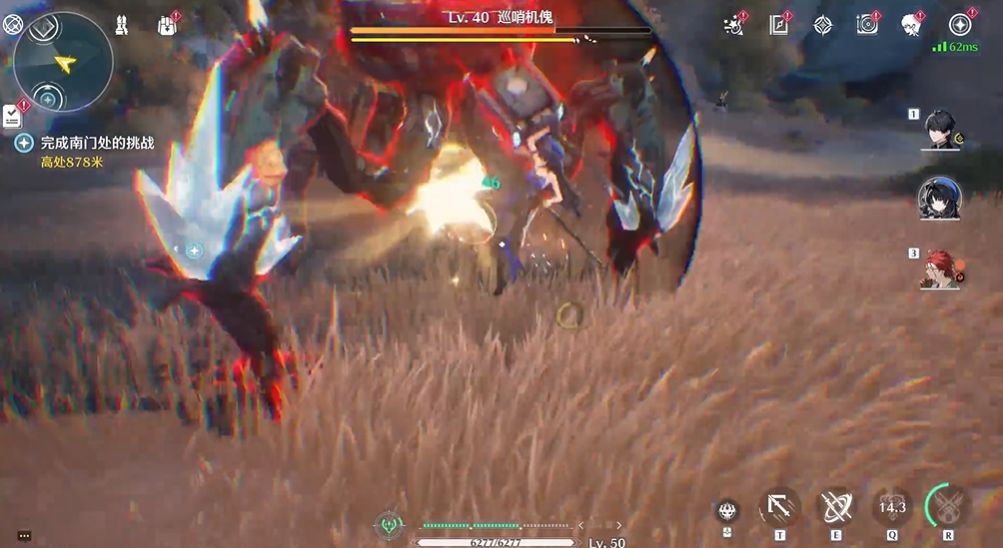1003x548 pixels.
Task: Open the character head profile icon
Action: (911, 26)
